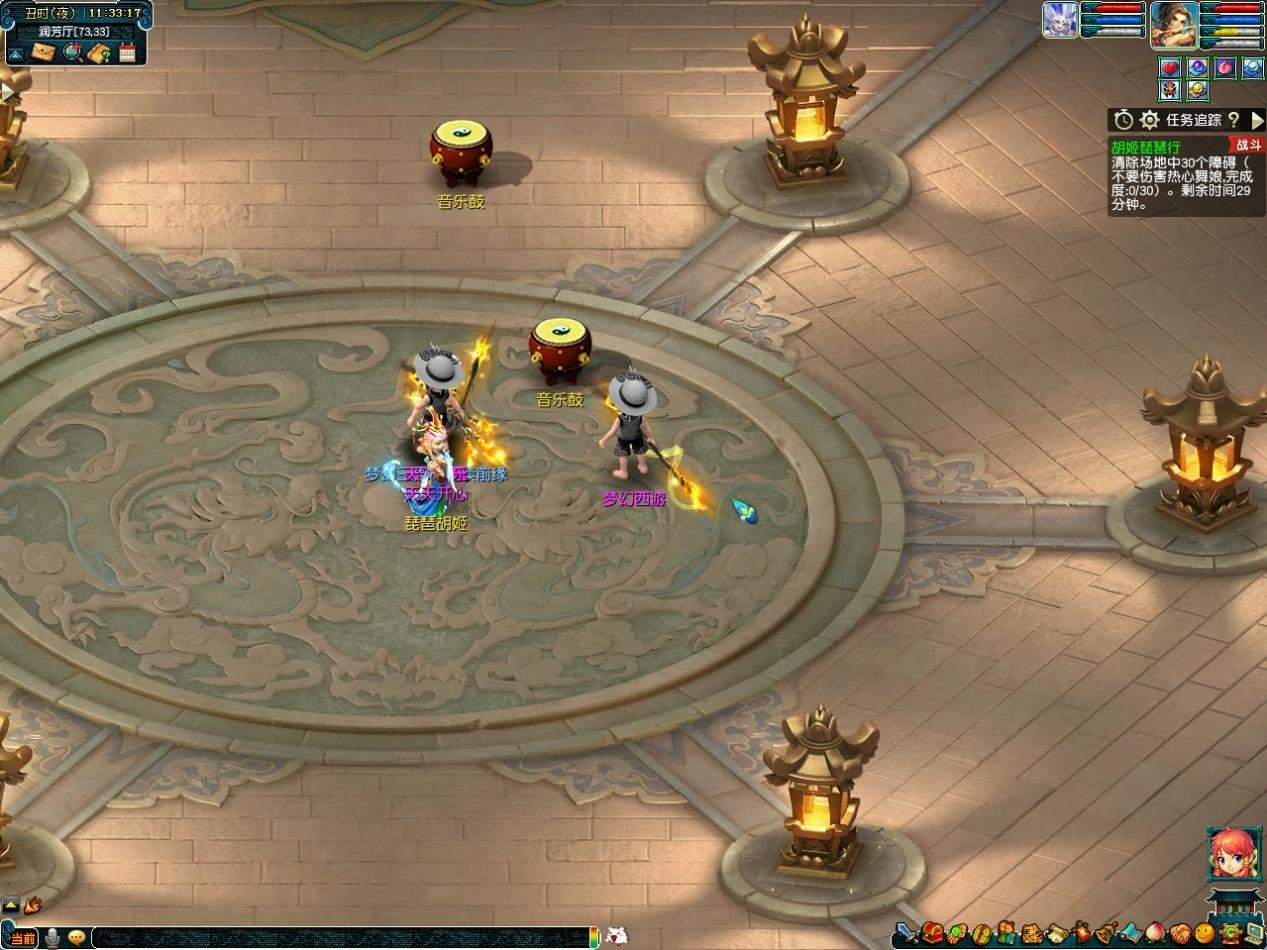The width and height of the screenshot is (1267, 950).
Task: Click the chat input bar
Action: pyautogui.click(x=340, y=937)
